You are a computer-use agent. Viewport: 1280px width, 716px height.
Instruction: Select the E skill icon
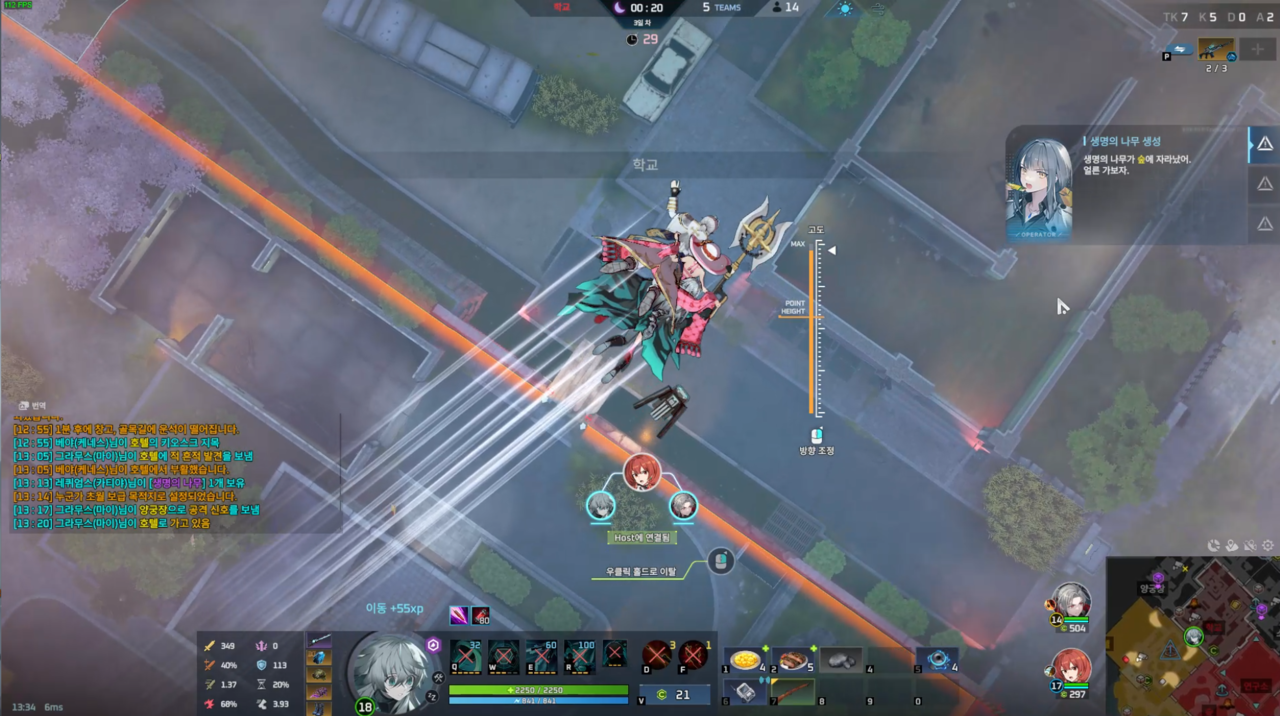(541, 657)
